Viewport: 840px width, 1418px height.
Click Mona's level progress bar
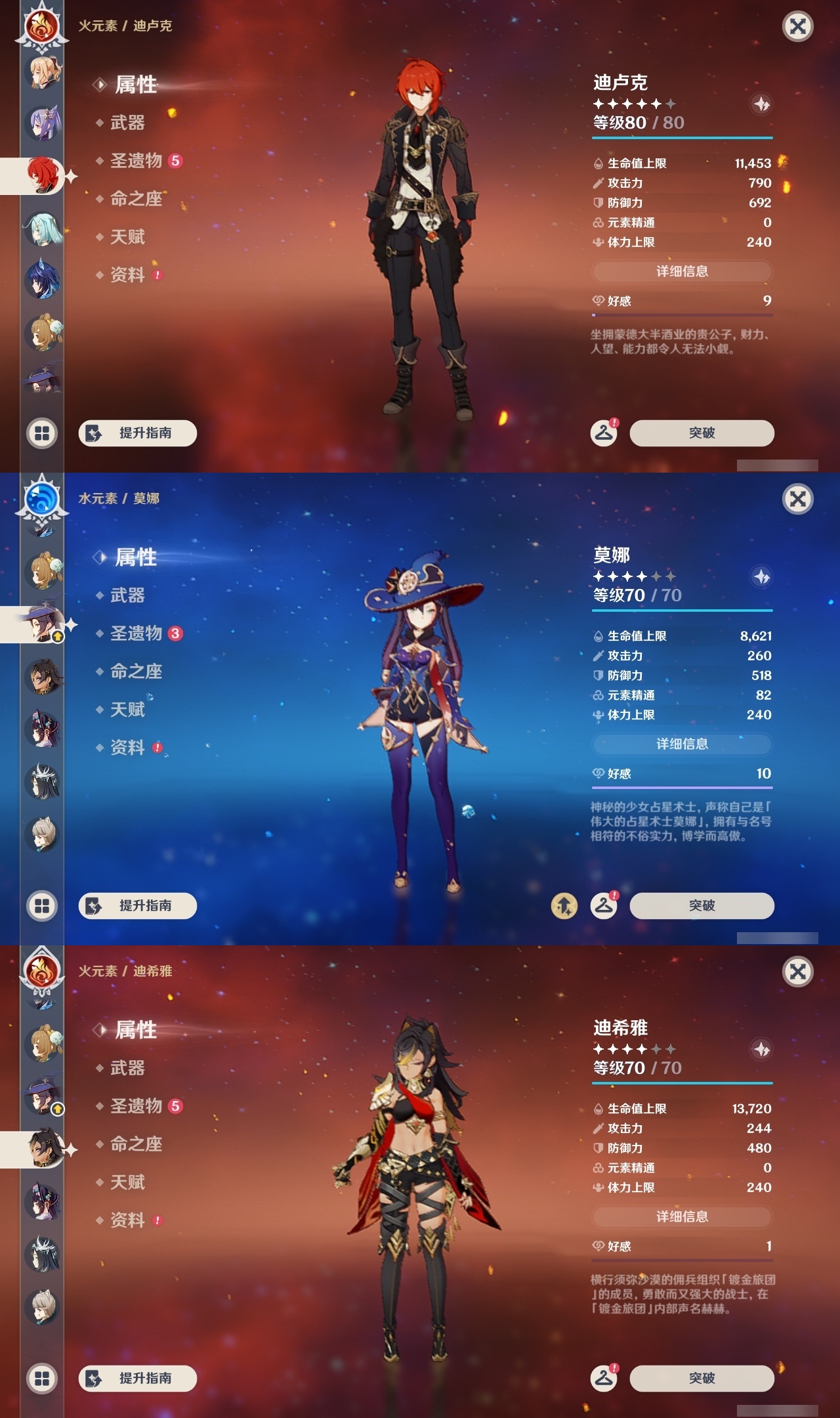point(682,611)
